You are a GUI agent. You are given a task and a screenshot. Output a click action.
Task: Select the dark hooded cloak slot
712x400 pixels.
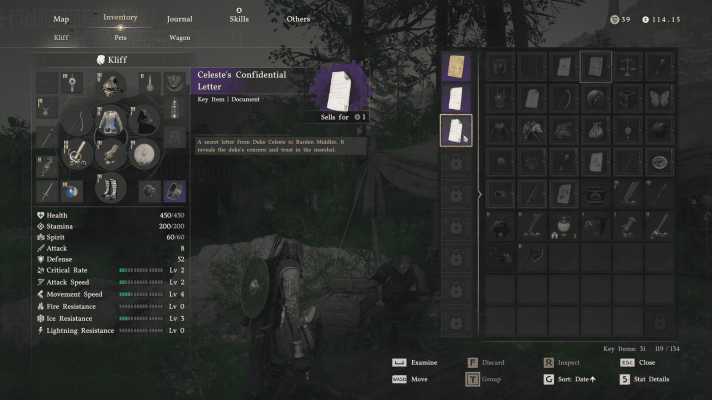click(142, 119)
